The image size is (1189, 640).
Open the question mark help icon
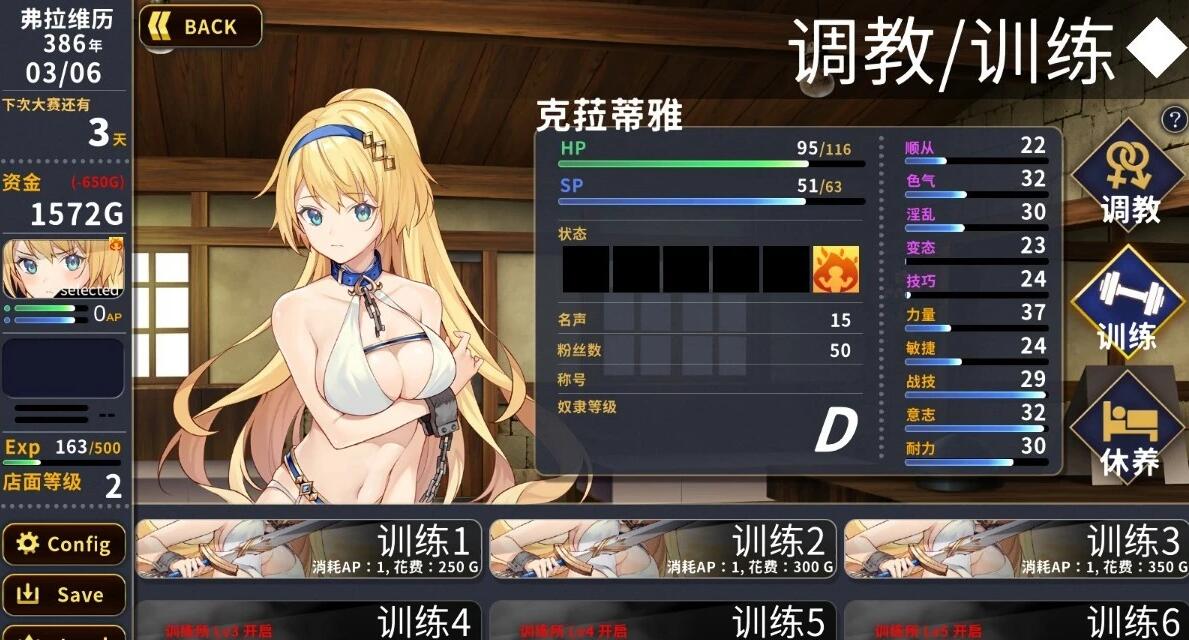pyautogui.click(x=1172, y=120)
